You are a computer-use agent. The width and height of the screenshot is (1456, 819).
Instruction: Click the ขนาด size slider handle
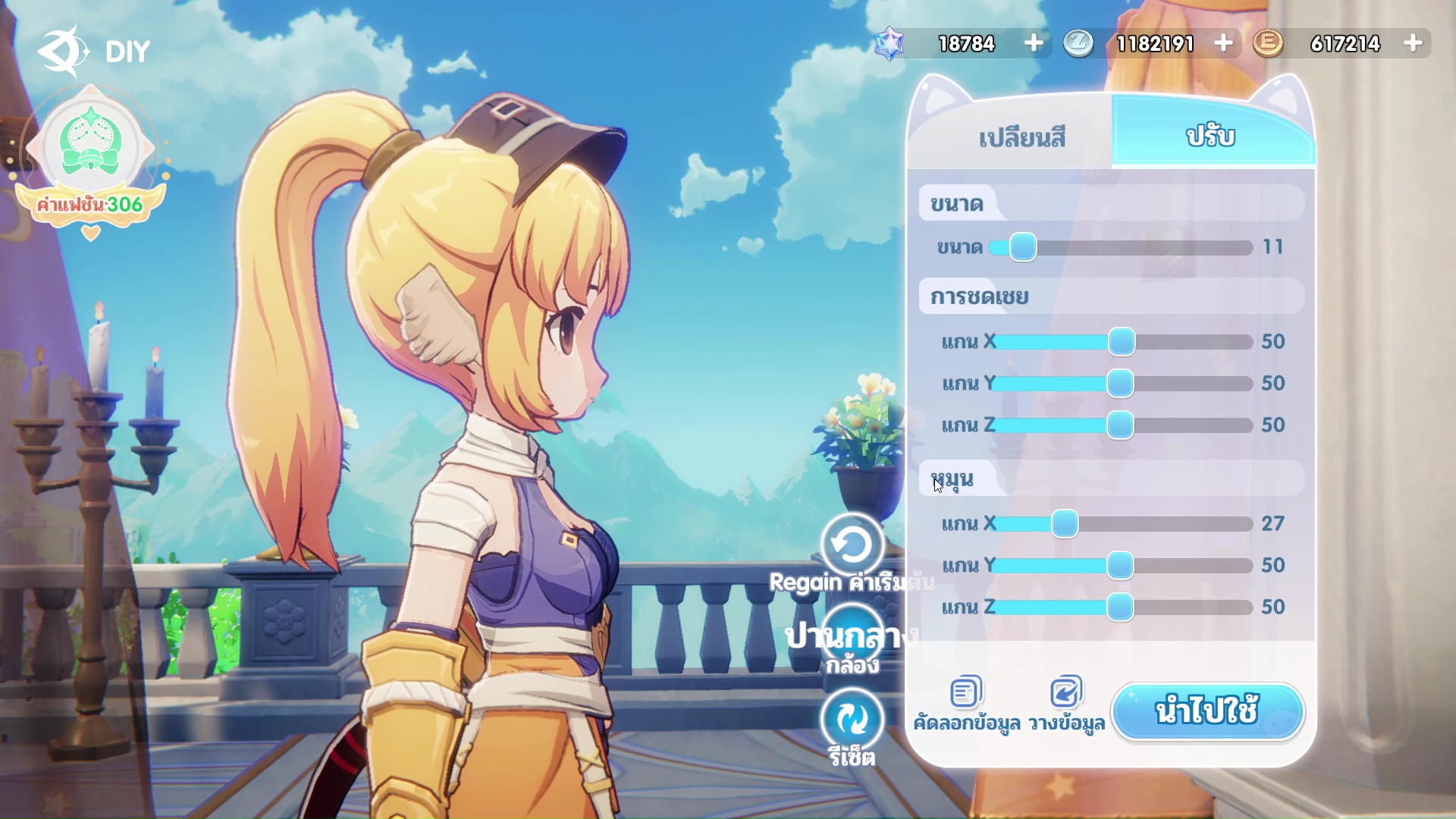[1023, 247]
